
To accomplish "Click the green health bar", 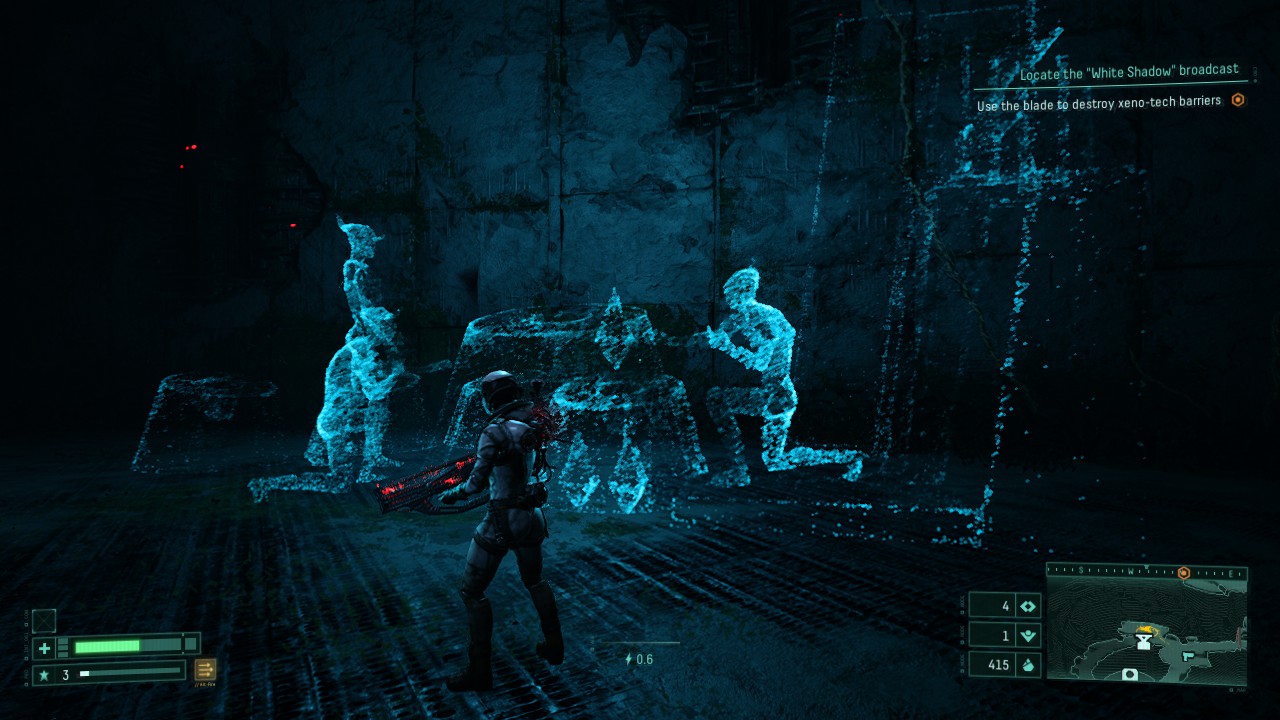I will point(110,646).
